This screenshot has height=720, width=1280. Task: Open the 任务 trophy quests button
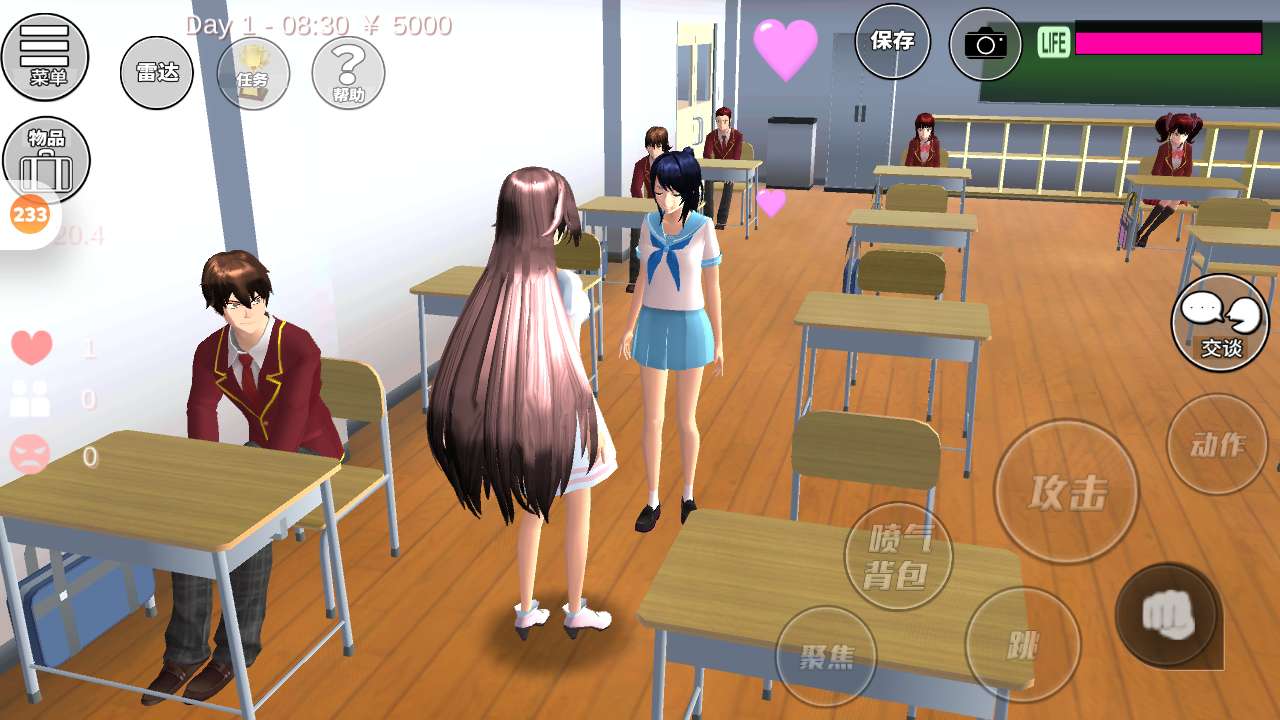253,73
